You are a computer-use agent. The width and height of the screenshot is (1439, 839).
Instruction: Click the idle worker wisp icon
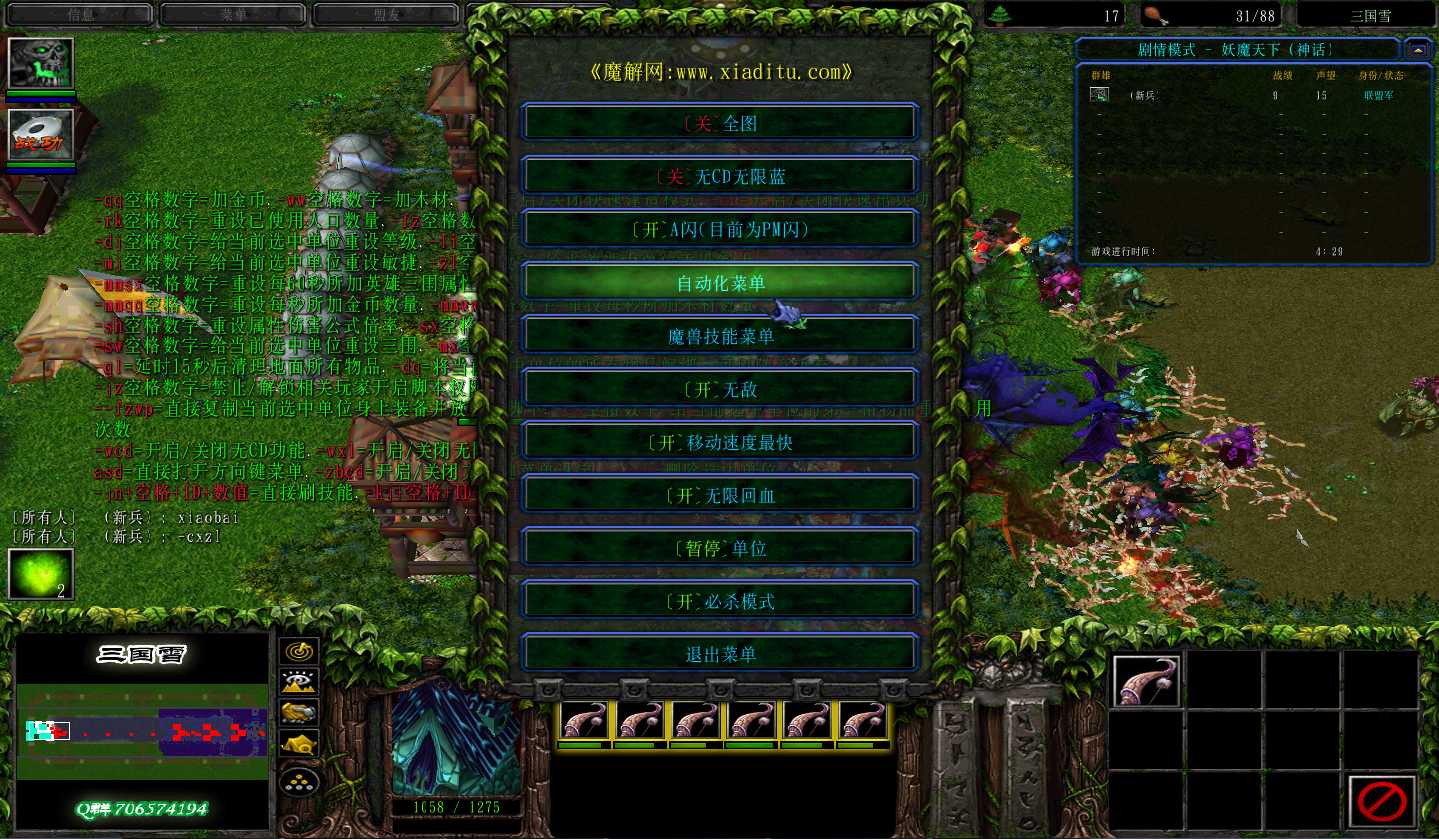click(x=41, y=574)
